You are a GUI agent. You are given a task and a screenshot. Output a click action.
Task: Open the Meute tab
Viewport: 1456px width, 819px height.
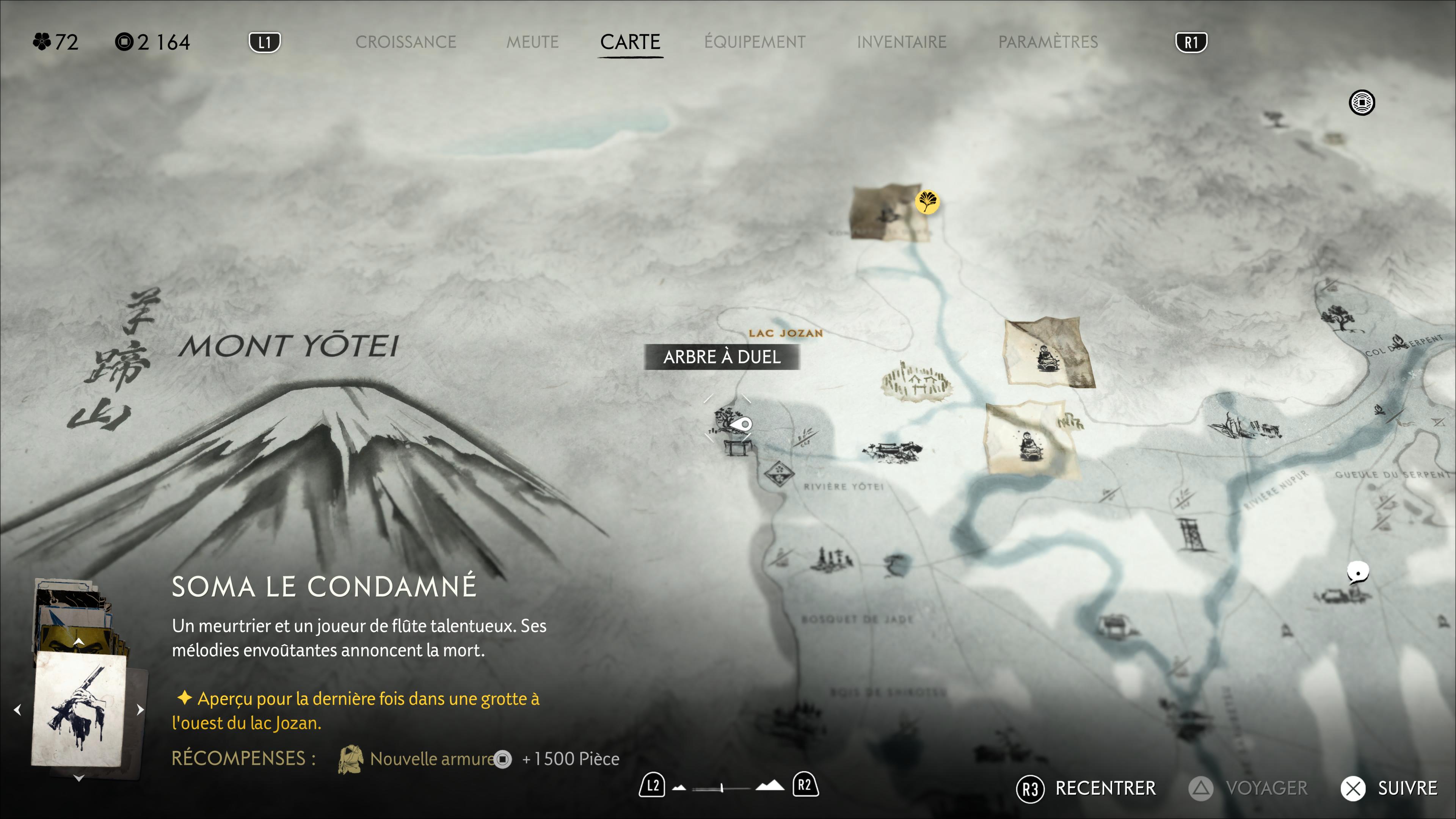[x=532, y=42]
